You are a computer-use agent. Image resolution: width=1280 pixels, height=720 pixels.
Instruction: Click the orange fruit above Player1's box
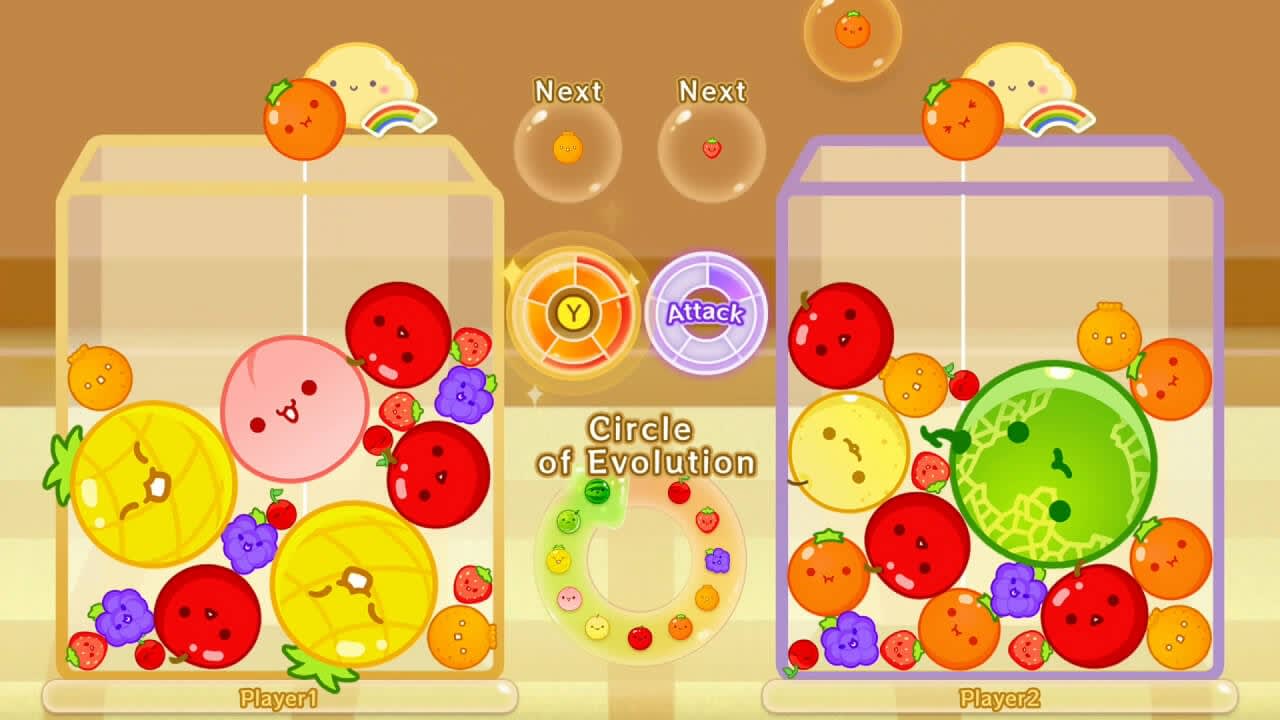pyautogui.click(x=303, y=119)
